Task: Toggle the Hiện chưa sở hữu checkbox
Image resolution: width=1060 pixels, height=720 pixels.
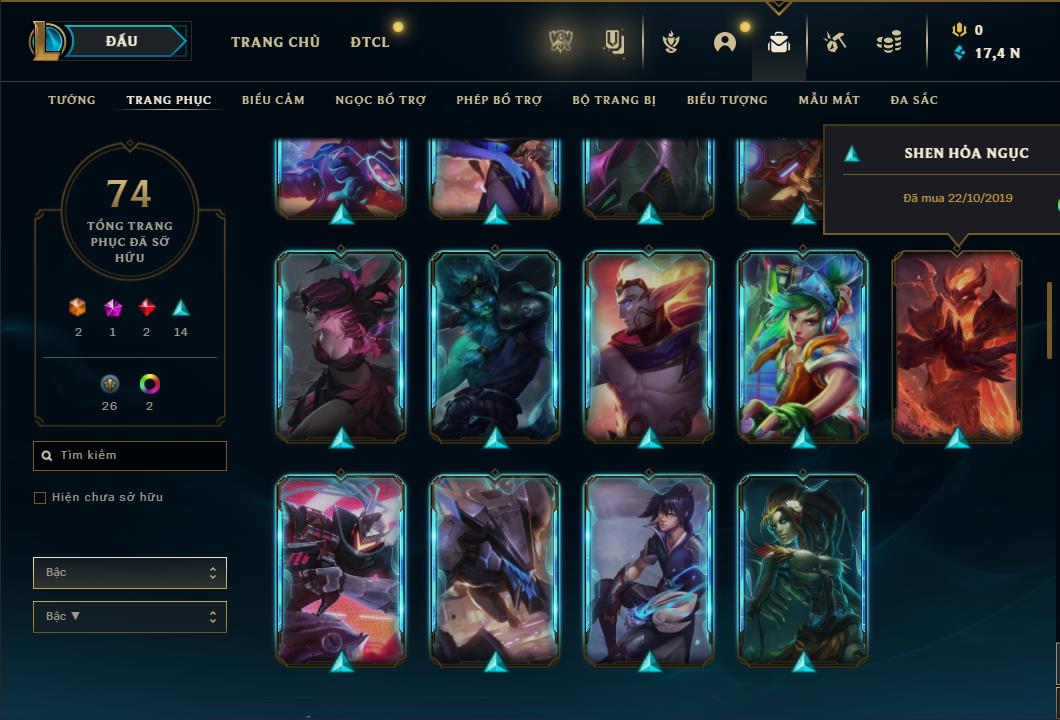Action: [x=40, y=498]
